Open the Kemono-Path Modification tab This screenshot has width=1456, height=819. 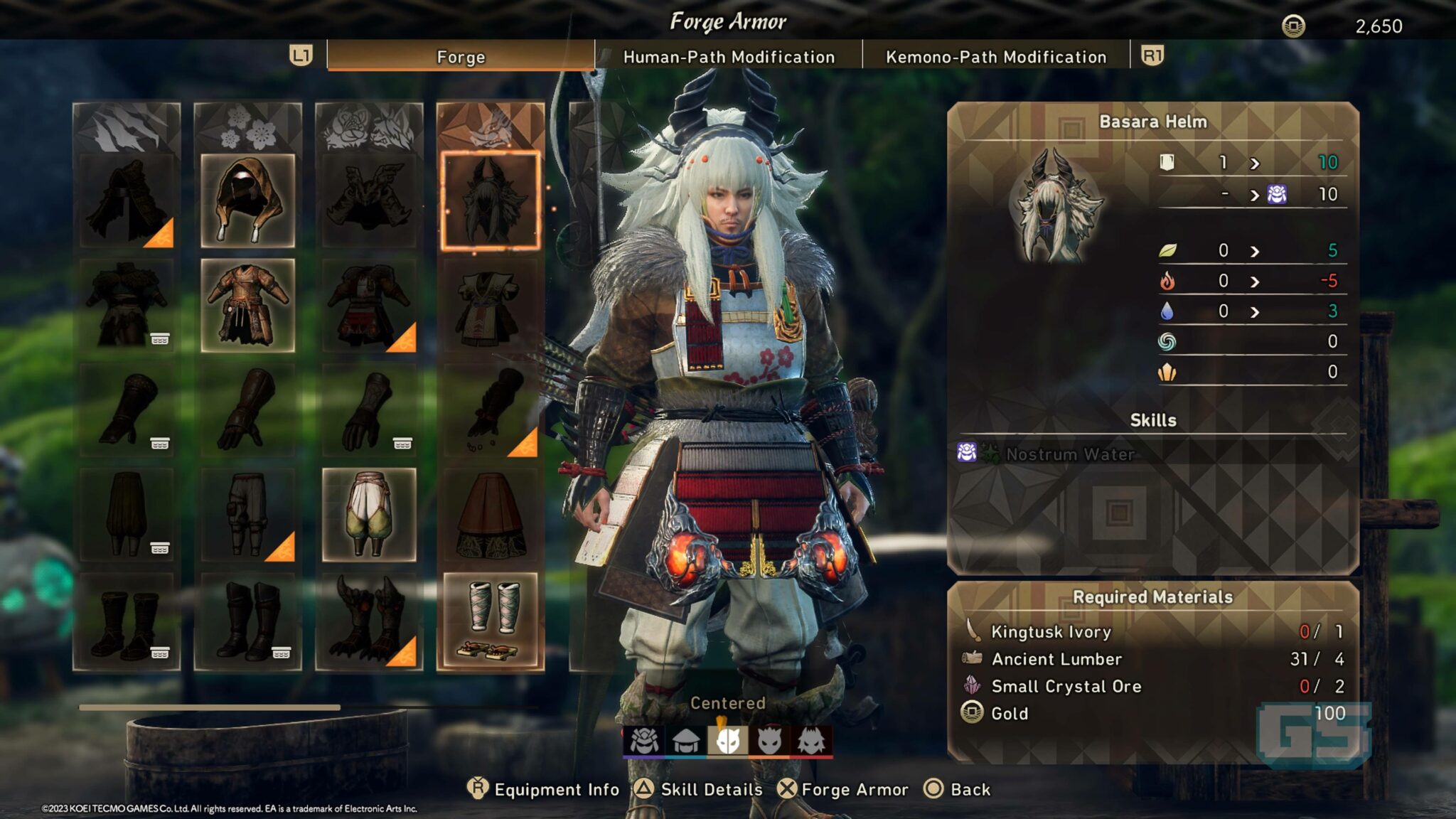[994, 57]
